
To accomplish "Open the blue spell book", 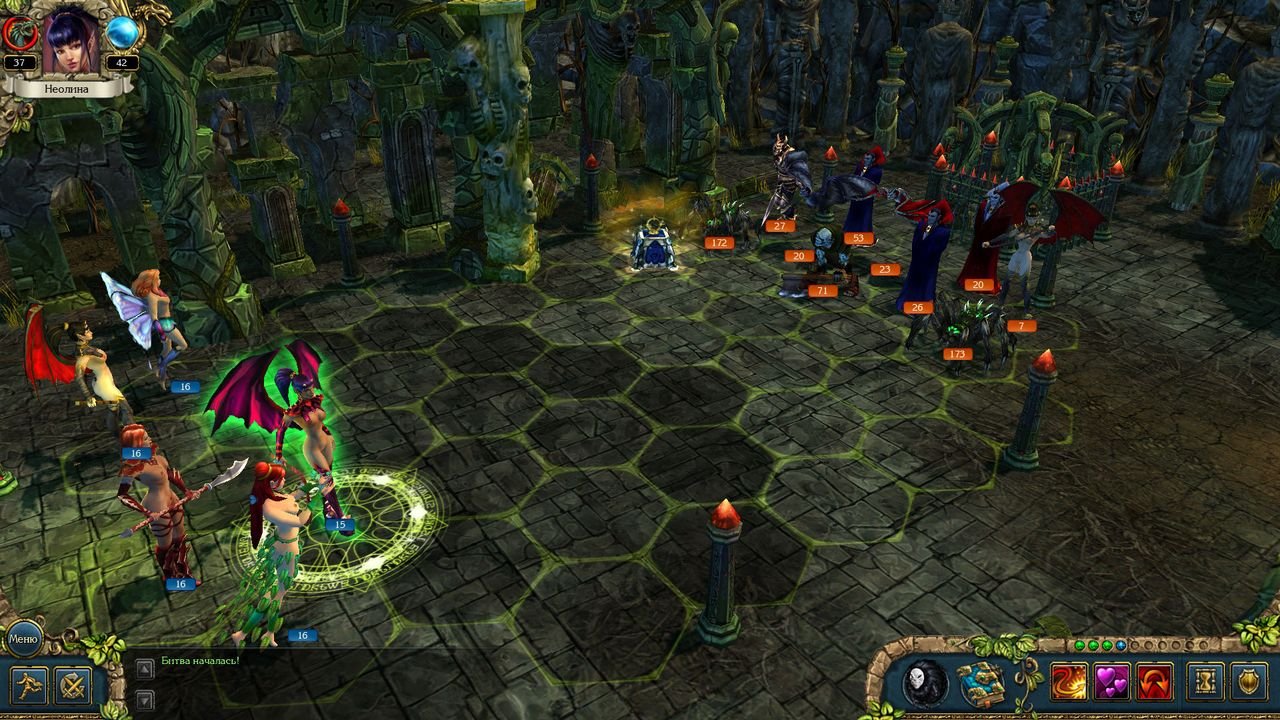I will click(982, 683).
